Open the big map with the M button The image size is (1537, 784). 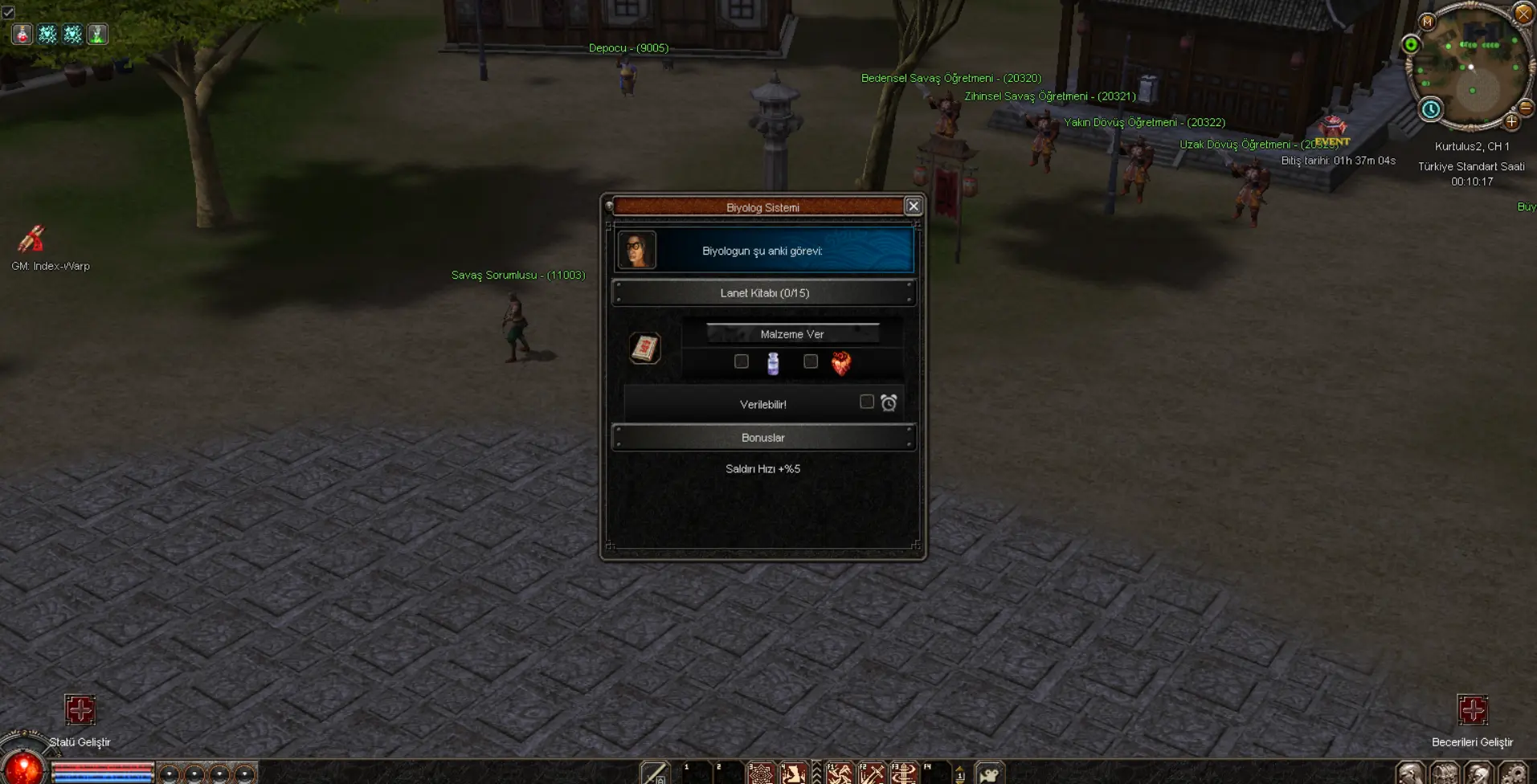coord(1427,22)
